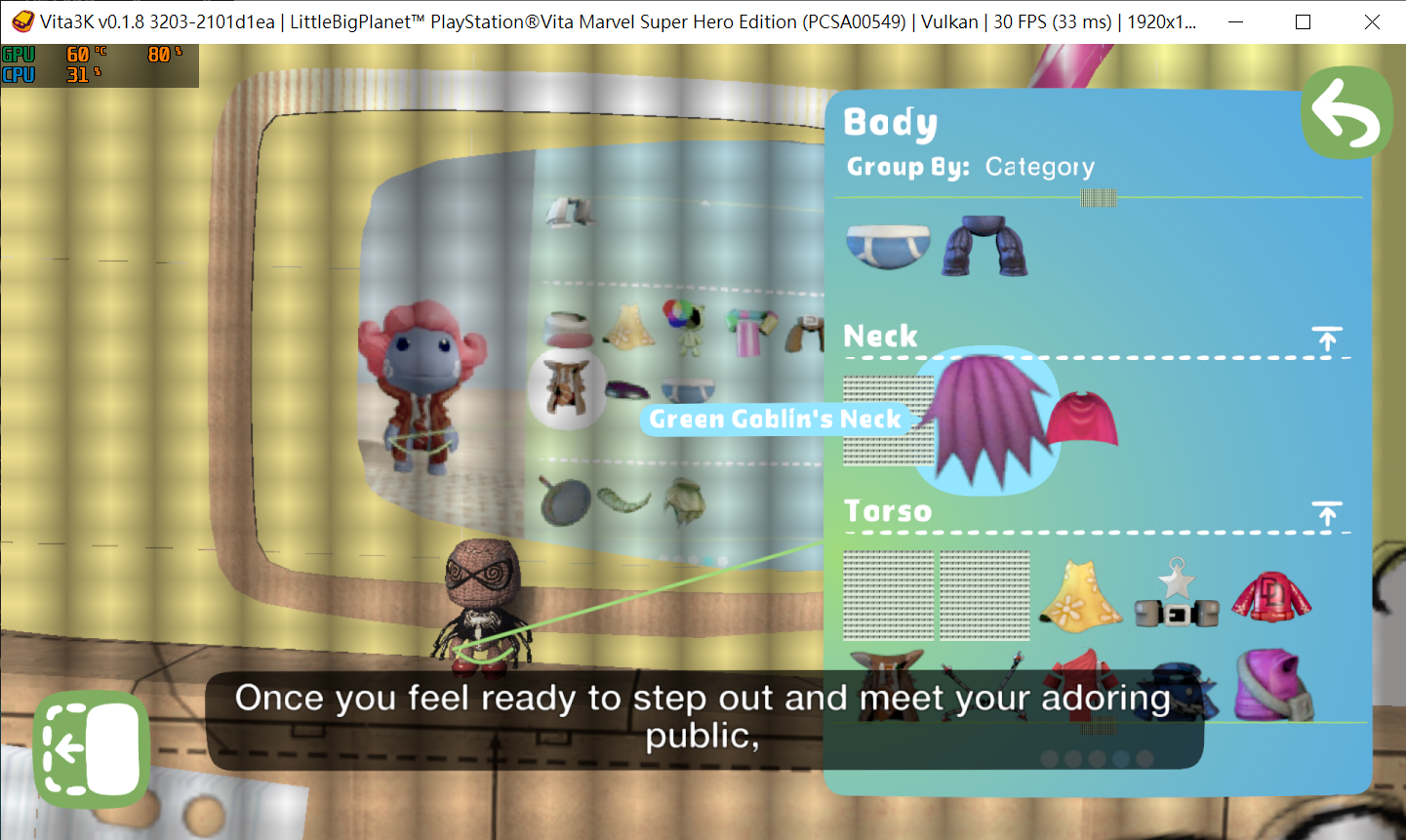This screenshot has height=840, width=1406.
Task: Click the striped slider under Group By
Action: (x=1098, y=198)
